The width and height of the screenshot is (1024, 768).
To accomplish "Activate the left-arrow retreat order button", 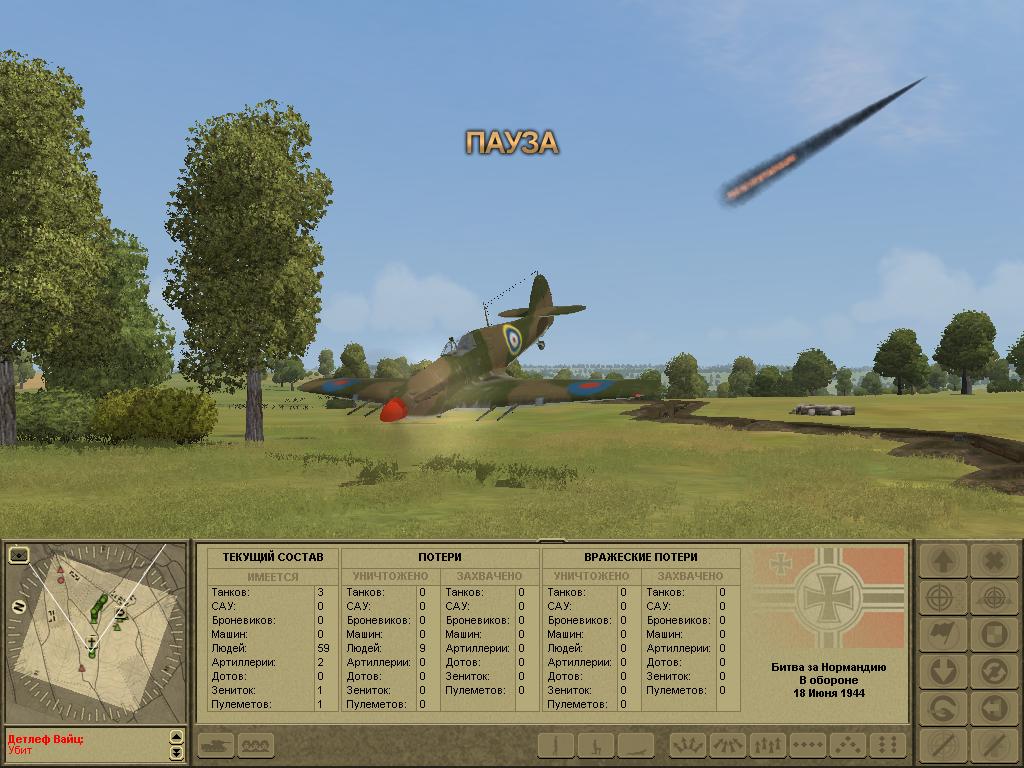I will point(993,708).
